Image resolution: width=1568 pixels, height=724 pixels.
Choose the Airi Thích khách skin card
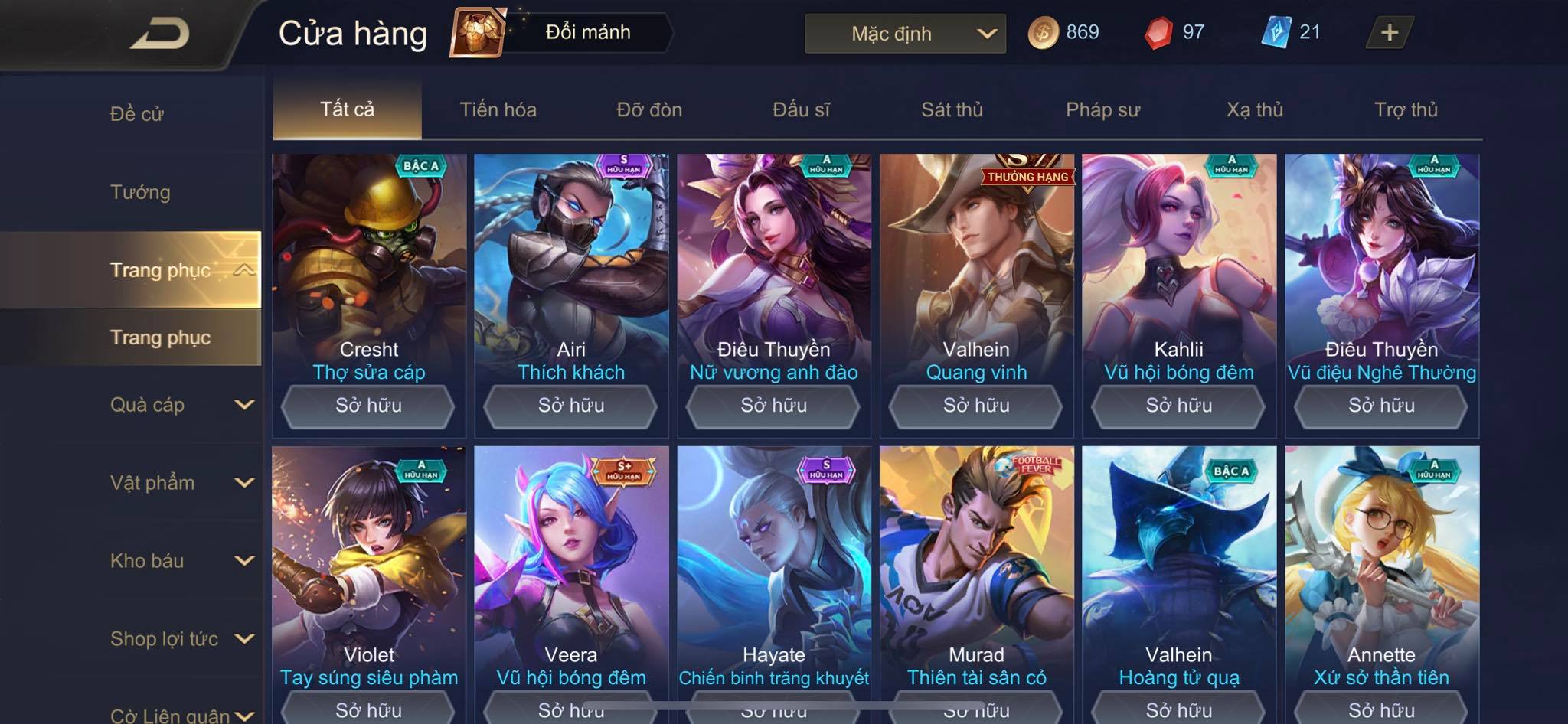[570, 268]
